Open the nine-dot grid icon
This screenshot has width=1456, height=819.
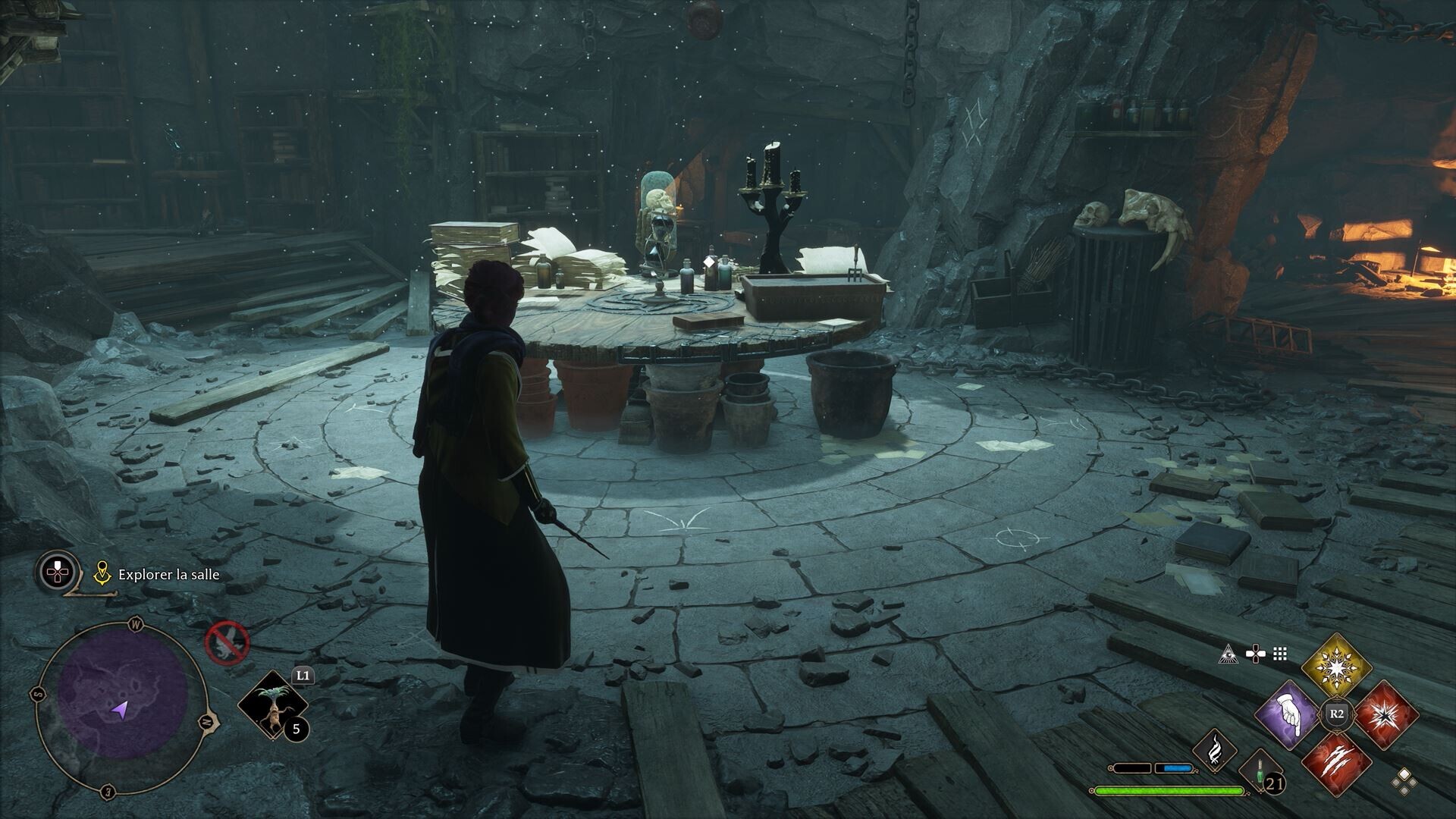[x=1281, y=654]
